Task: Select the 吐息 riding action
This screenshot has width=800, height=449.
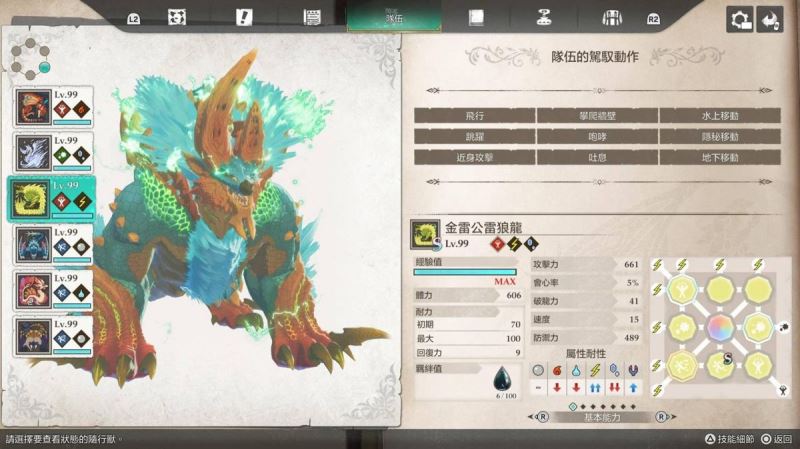Action: click(x=596, y=157)
